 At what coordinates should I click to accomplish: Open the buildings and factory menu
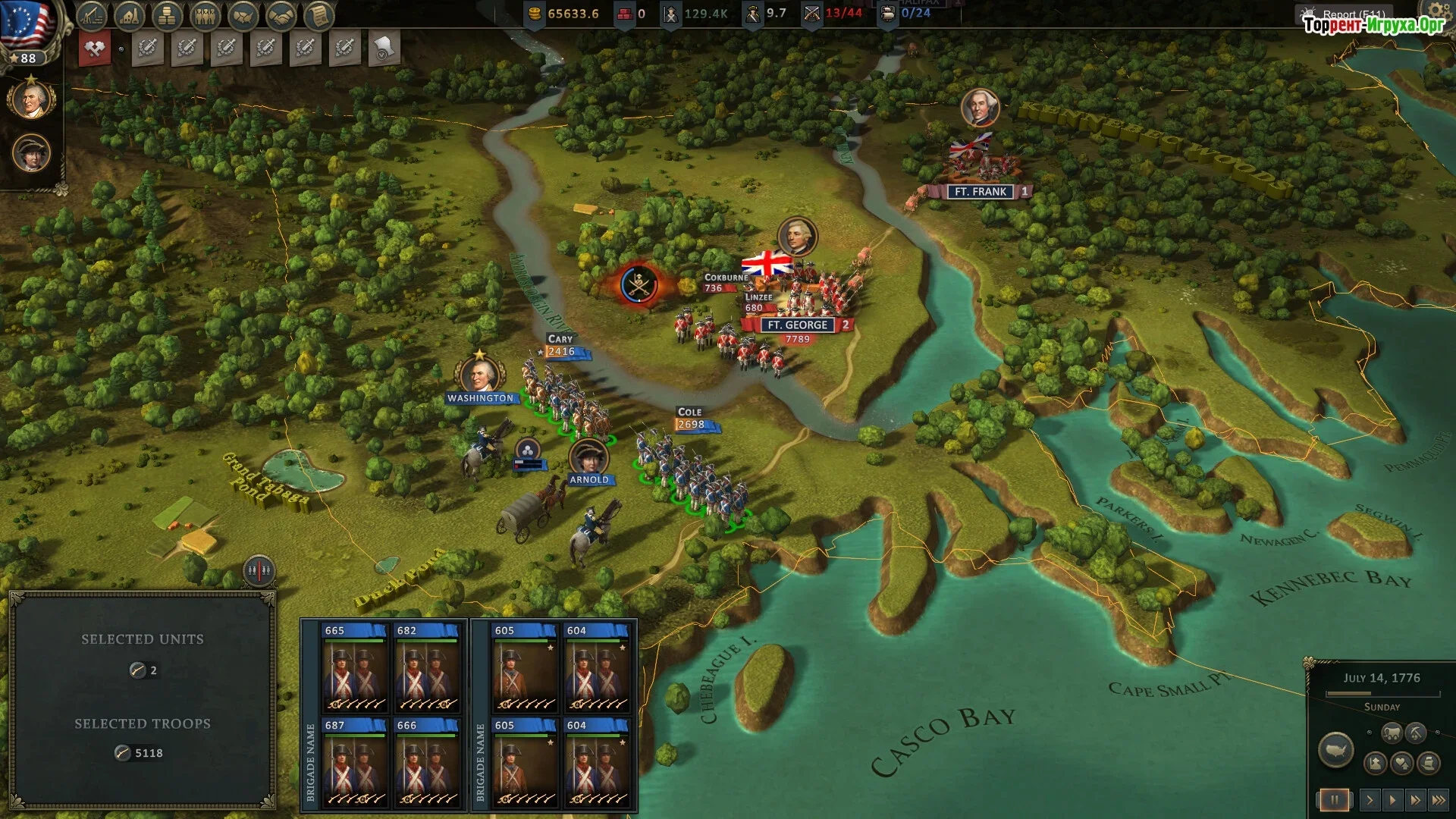click(x=130, y=14)
